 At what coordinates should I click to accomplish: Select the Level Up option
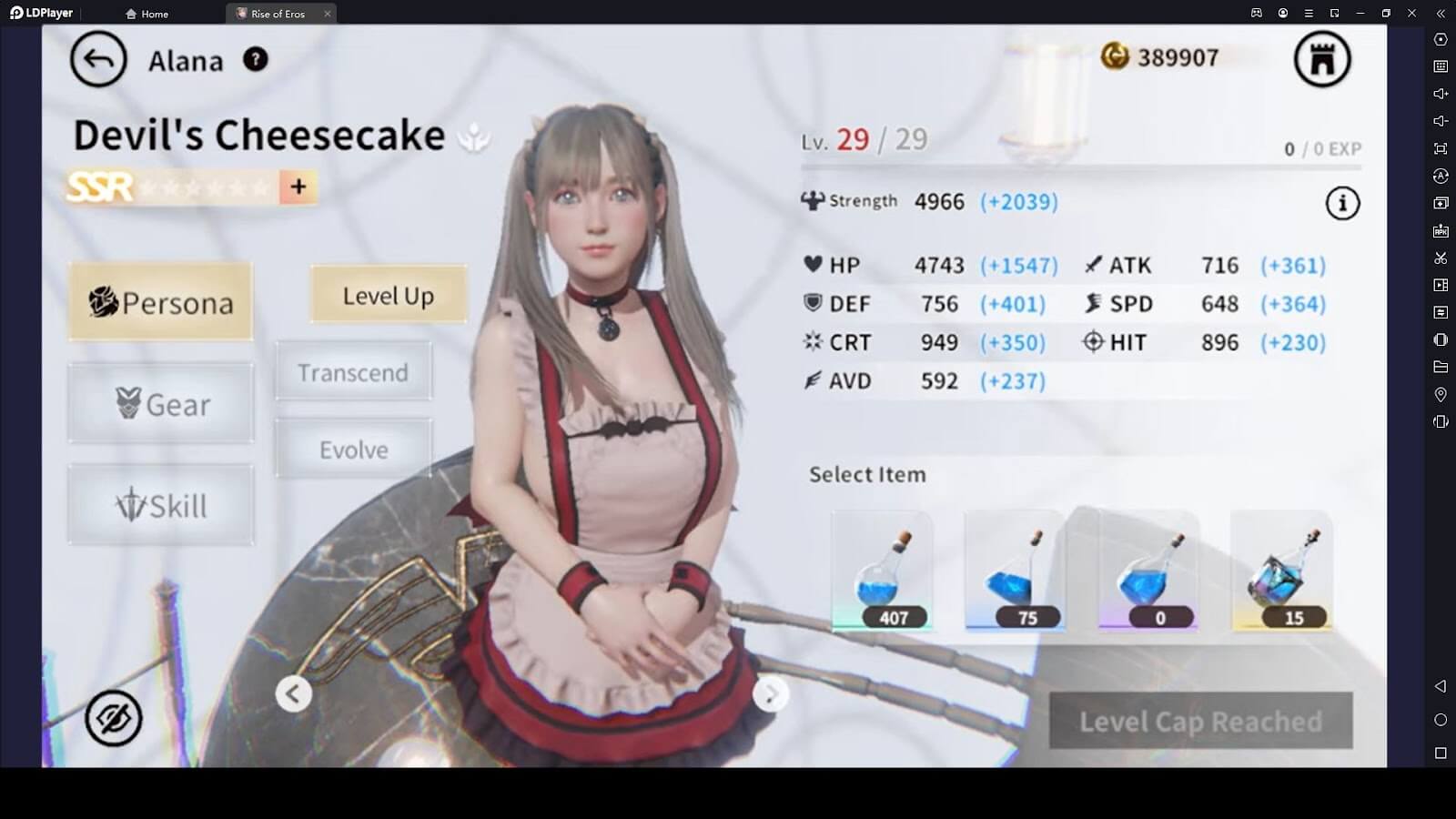pyautogui.click(x=389, y=296)
